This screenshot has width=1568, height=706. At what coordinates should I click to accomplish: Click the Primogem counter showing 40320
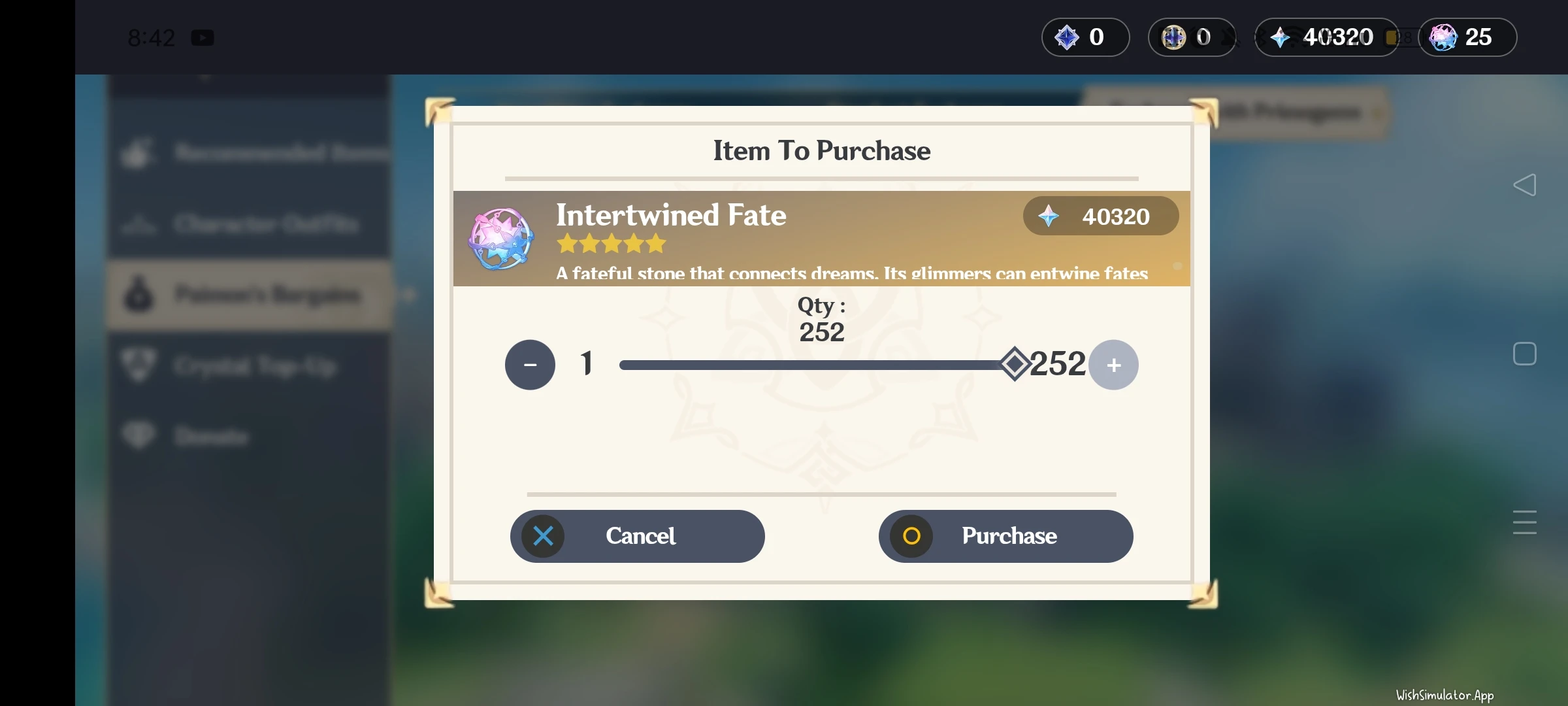coord(1326,37)
